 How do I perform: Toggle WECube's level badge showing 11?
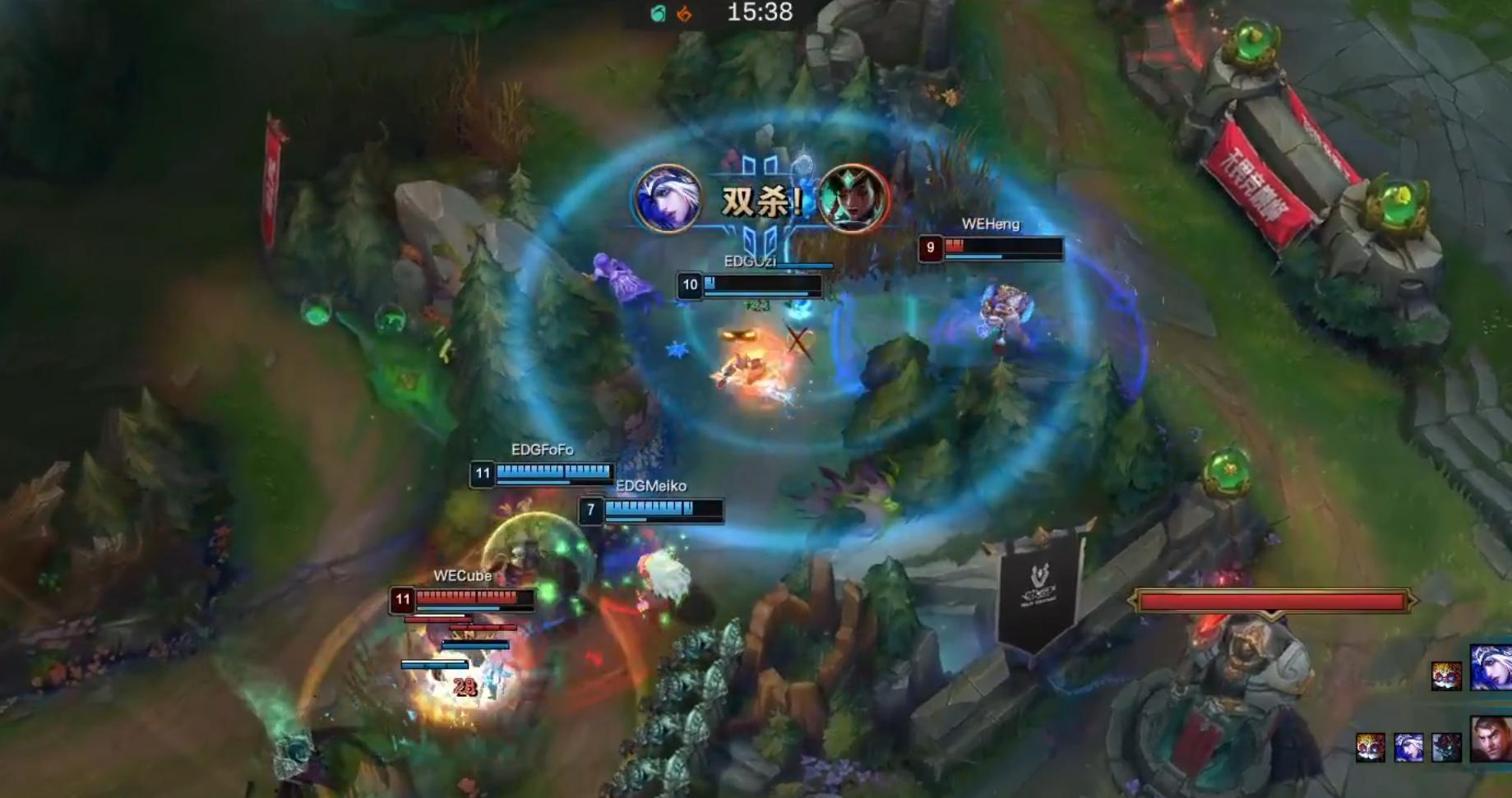pos(401,600)
